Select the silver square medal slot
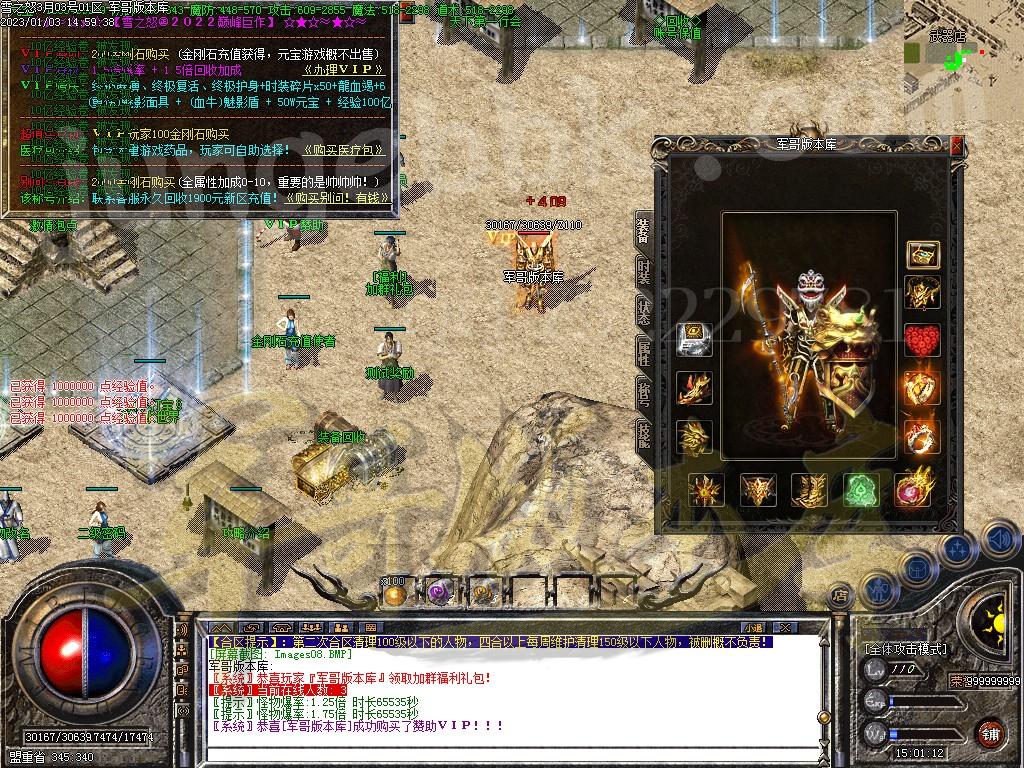1024x768 pixels. [694, 340]
